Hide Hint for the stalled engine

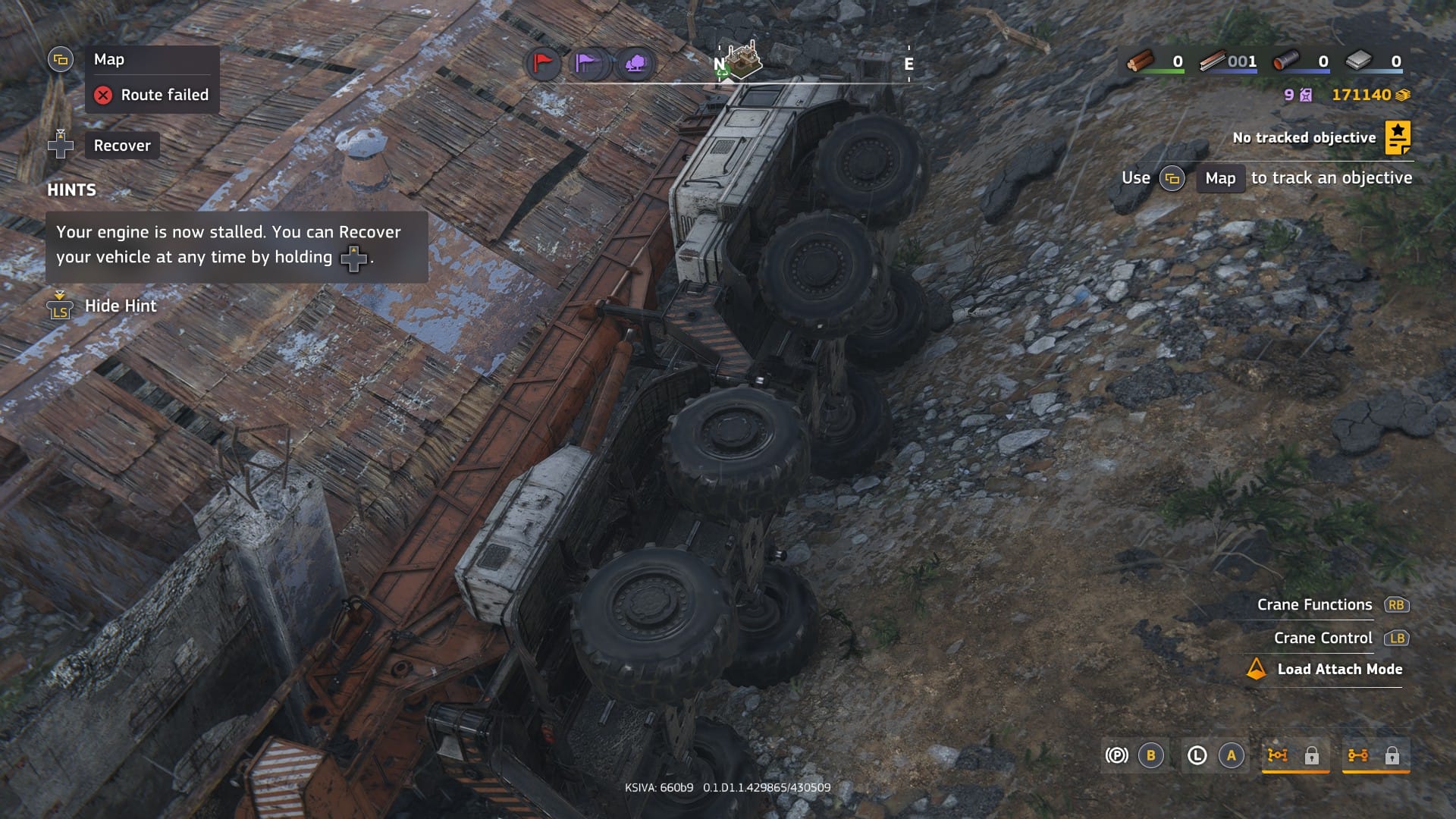click(120, 306)
